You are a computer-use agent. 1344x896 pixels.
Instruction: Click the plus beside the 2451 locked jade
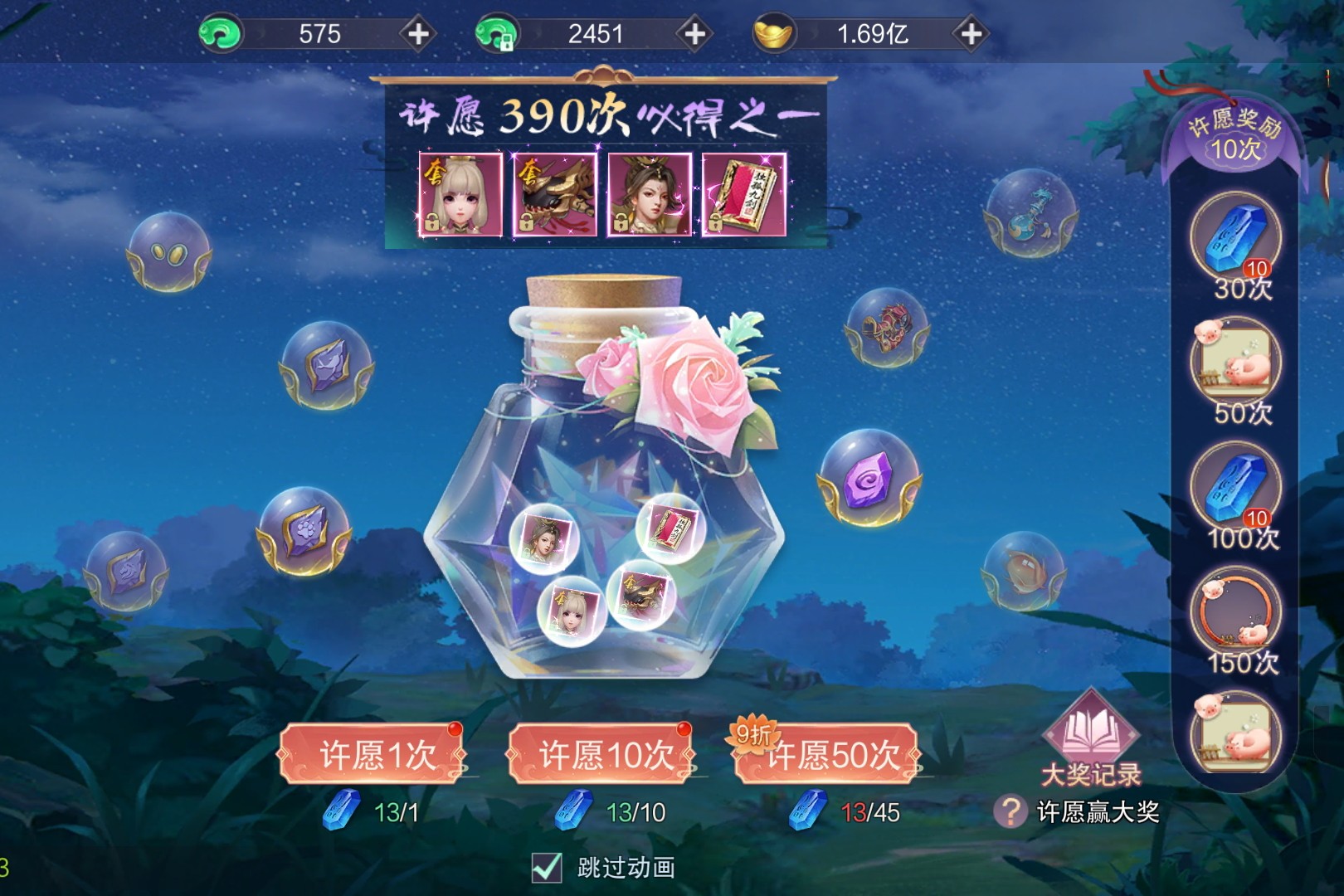click(x=694, y=34)
